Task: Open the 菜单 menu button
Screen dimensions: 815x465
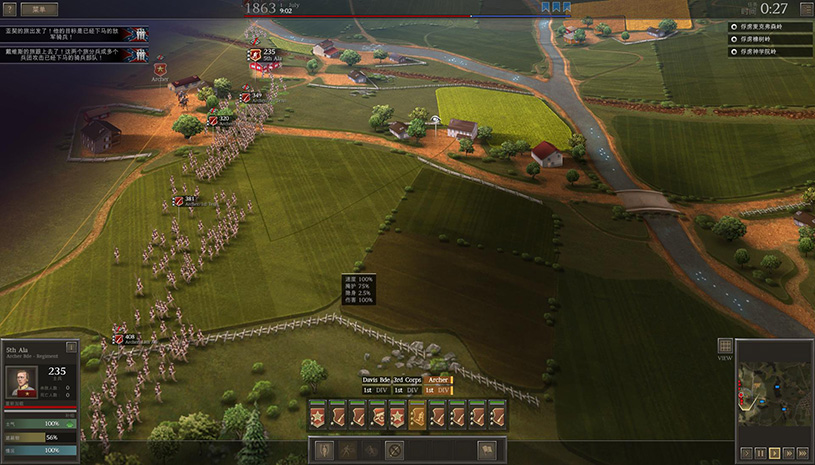Action: (39, 9)
